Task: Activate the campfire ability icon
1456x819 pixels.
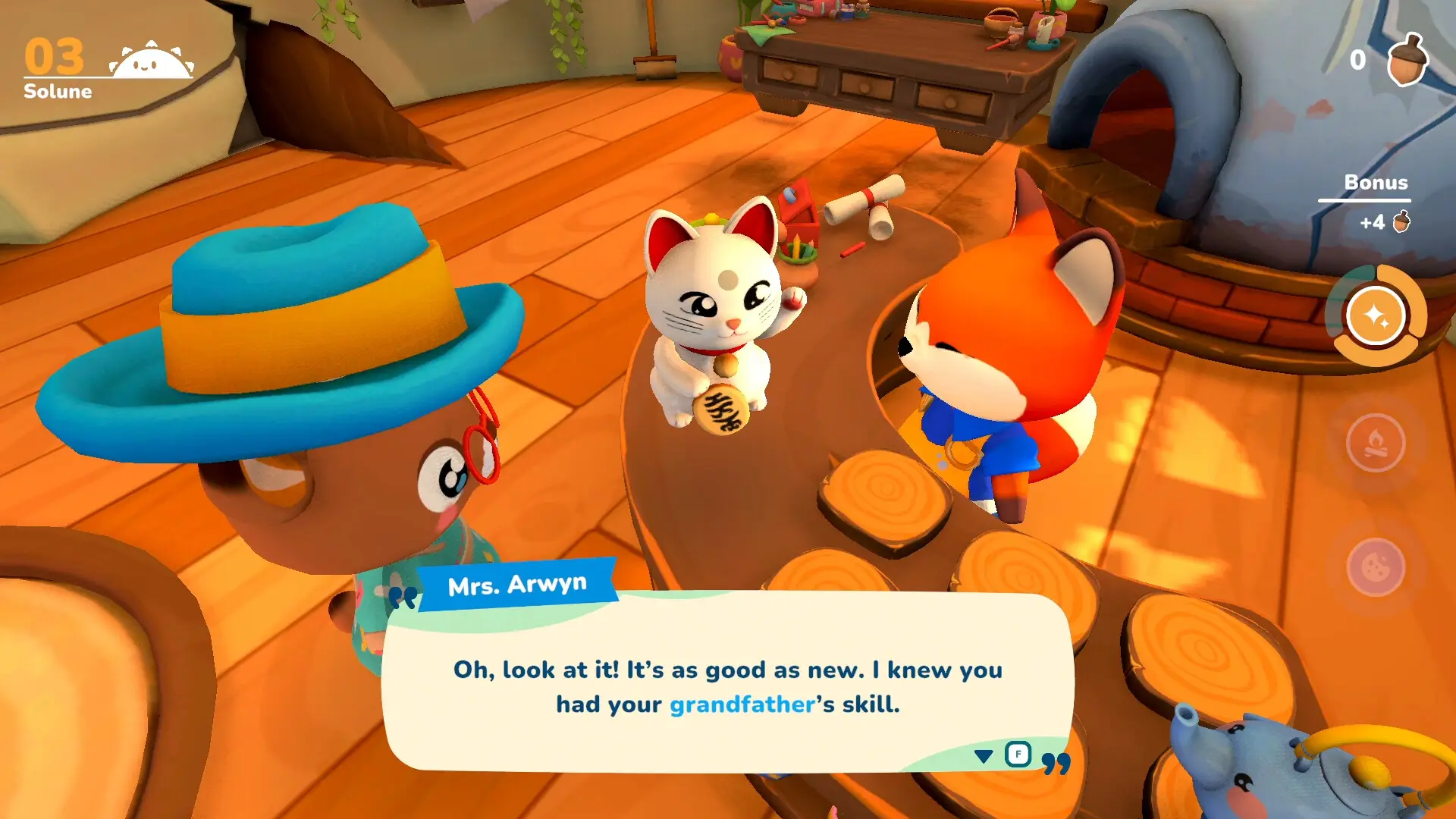Action: click(1376, 443)
